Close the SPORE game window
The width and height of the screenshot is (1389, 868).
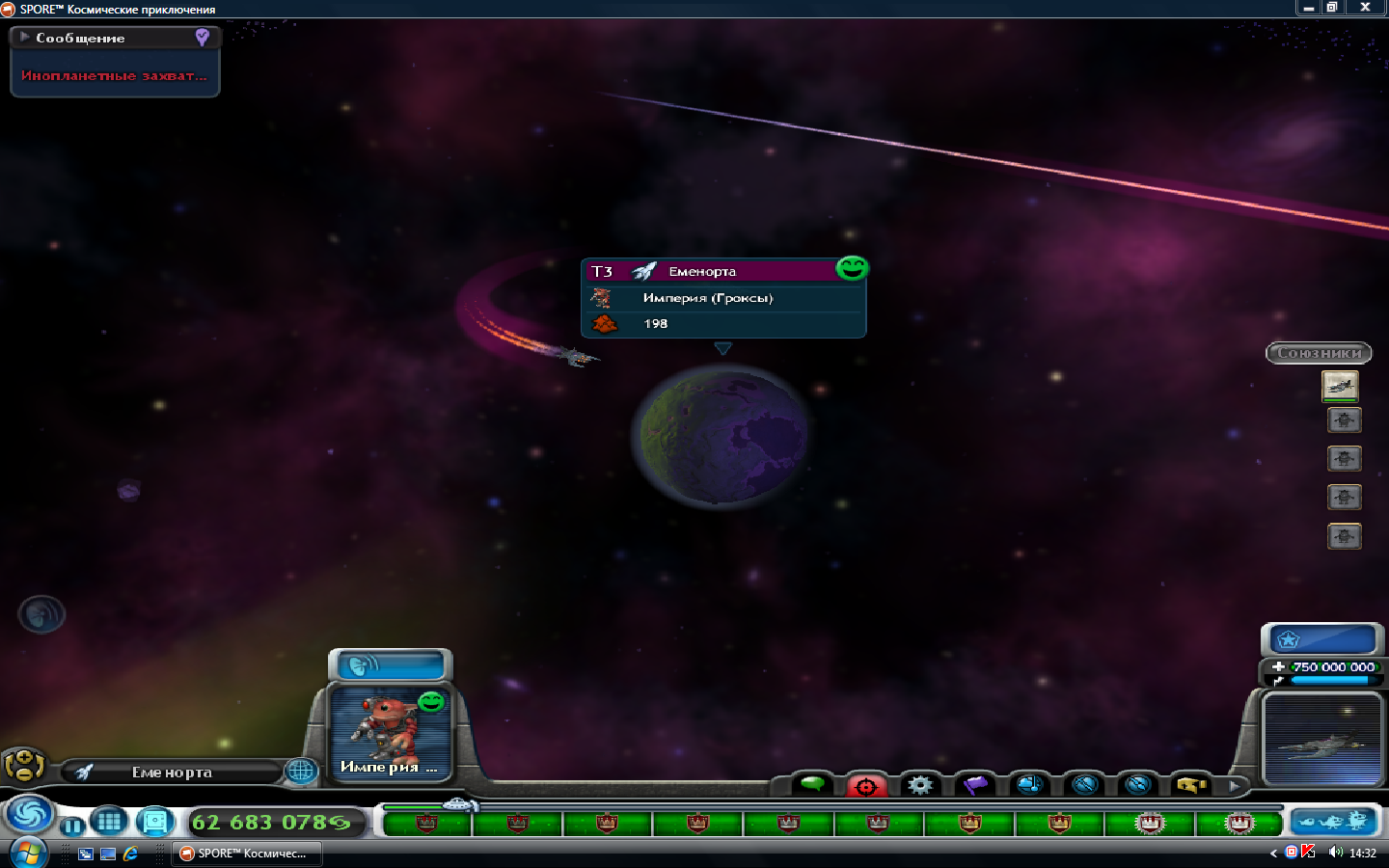click(x=1365, y=8)
